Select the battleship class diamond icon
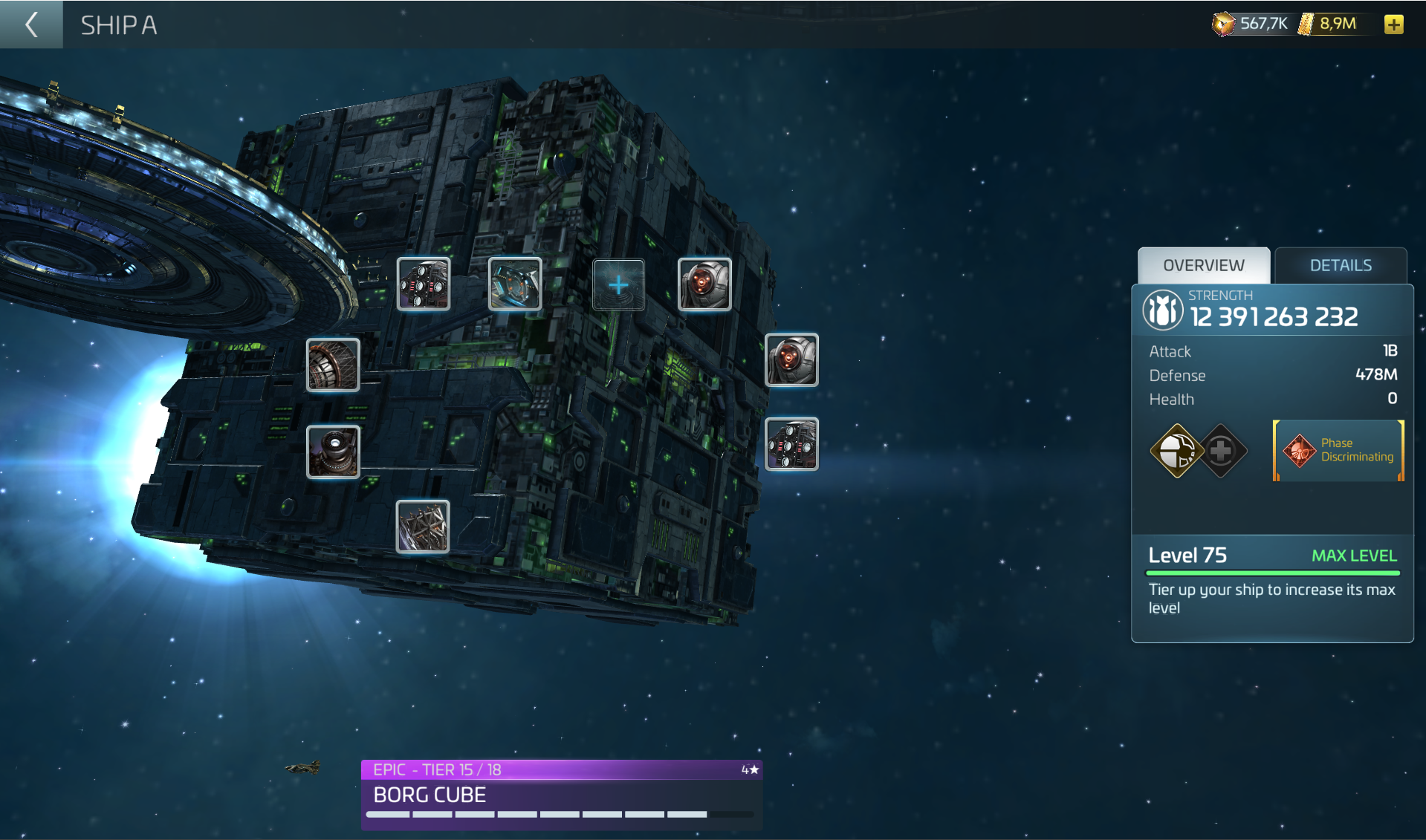This screenshot has width=1426, height=840. pos(1178,449)
